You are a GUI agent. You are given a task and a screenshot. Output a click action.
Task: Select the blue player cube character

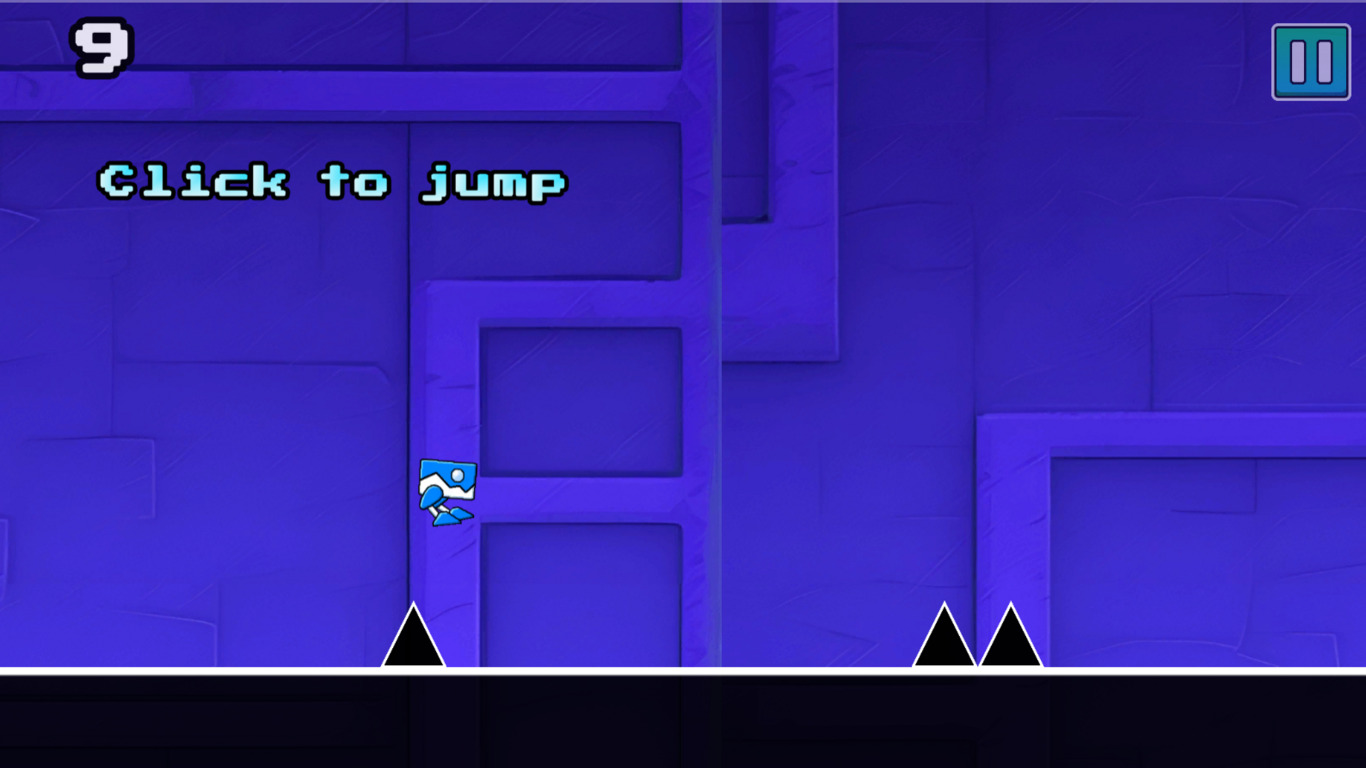[x=446, y=490]
